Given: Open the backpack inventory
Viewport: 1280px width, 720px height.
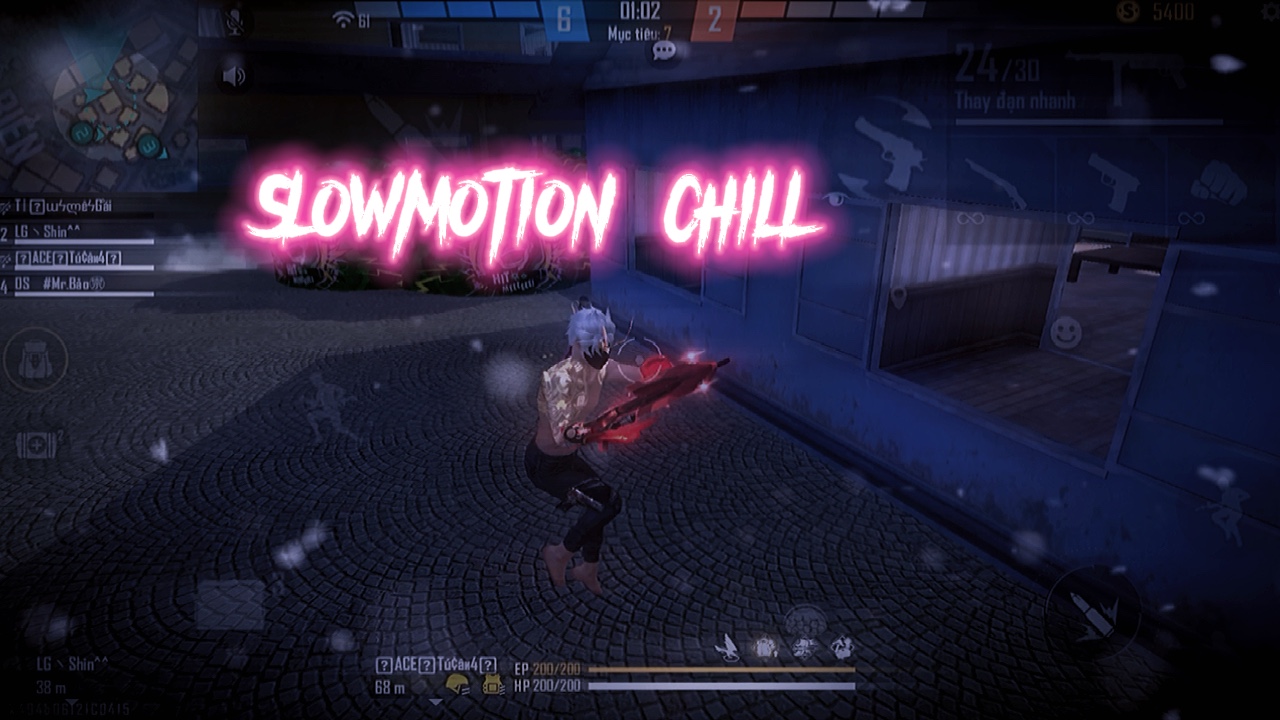Looking at the screenshot, I should 36,360.
